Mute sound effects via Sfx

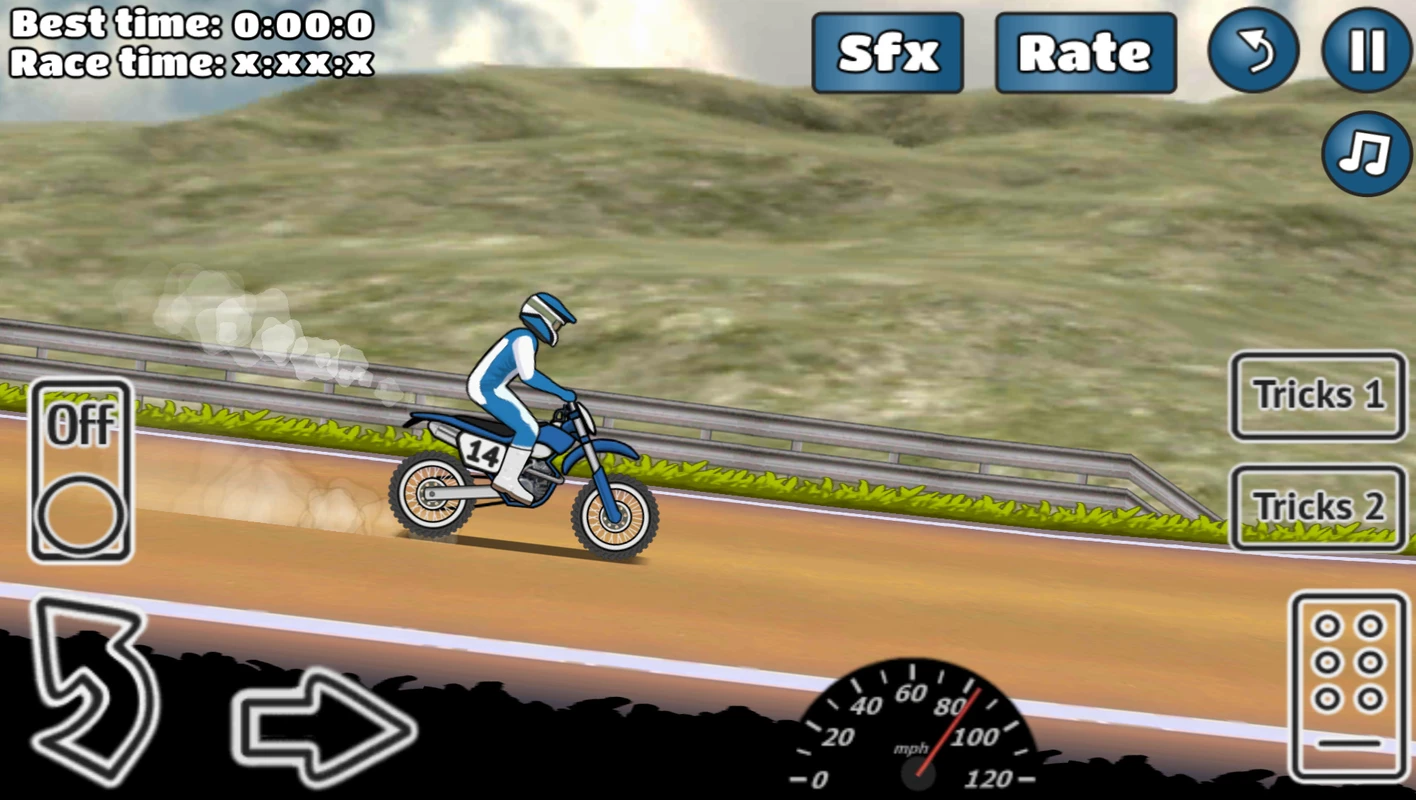pyautogui.click(x=887, y=52)
